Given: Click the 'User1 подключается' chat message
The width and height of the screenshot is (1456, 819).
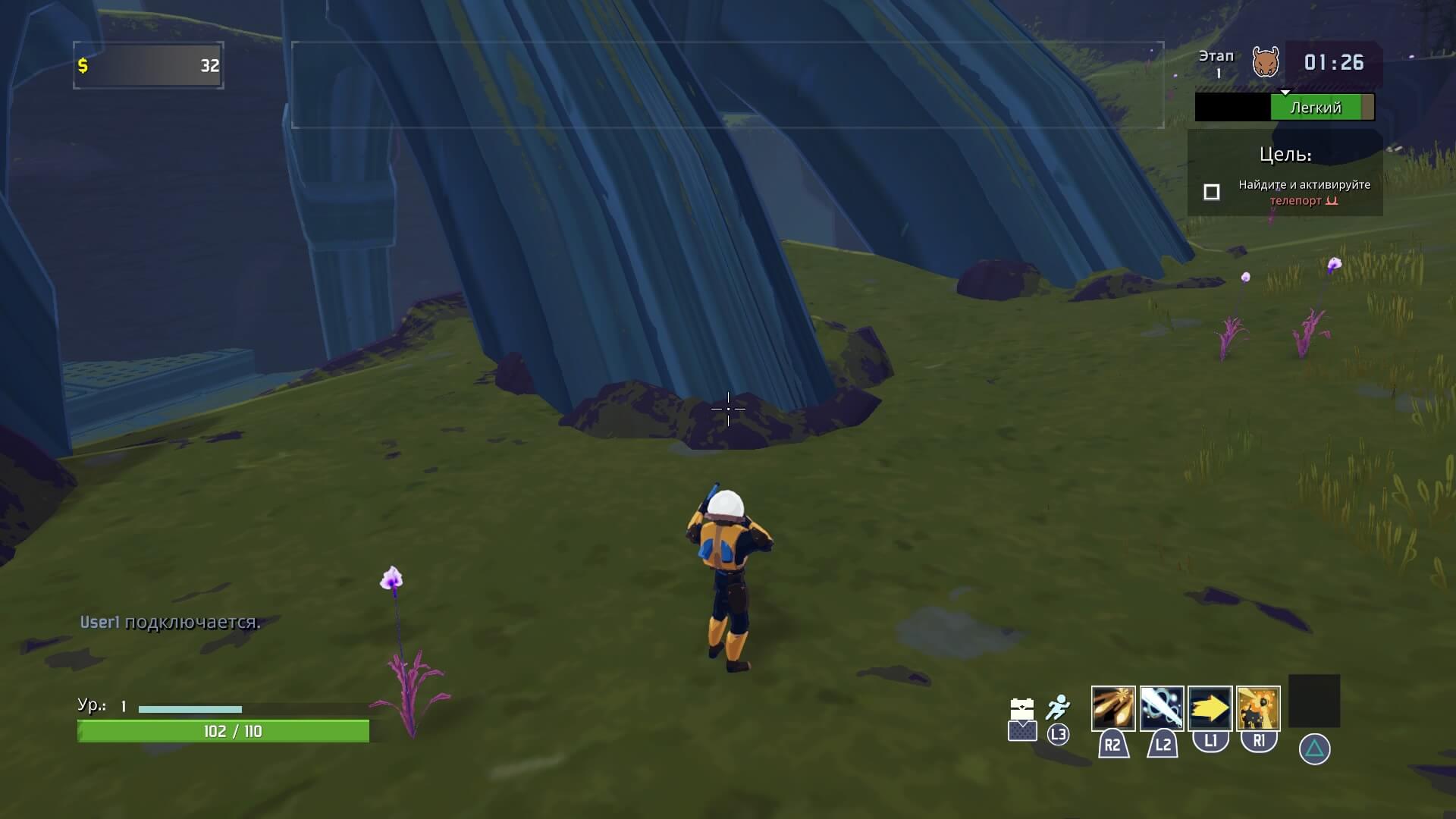Looking at the screenshot, I should pyautogui.click(x=170, y=623).
